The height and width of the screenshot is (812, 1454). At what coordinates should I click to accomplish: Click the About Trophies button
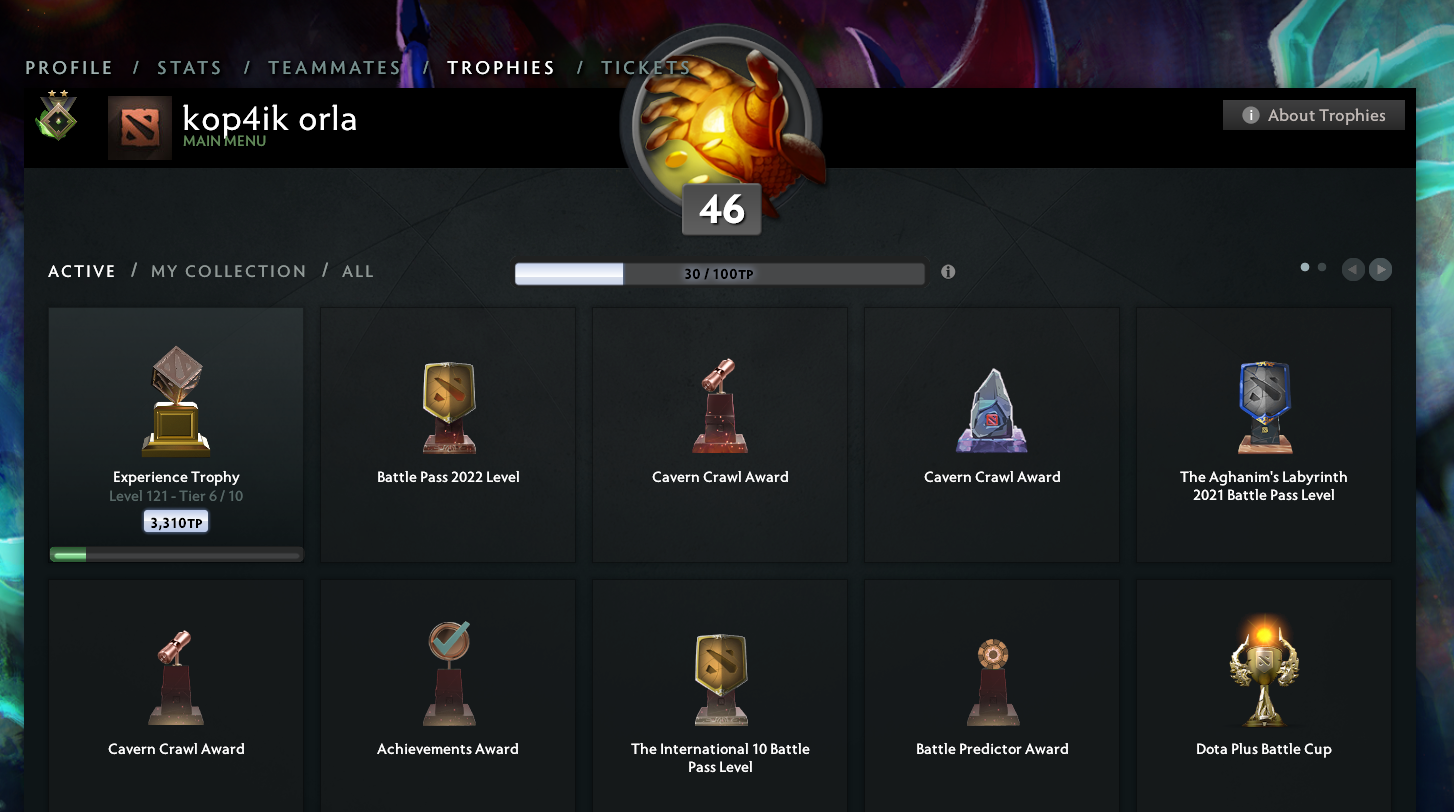point(1313,114)
